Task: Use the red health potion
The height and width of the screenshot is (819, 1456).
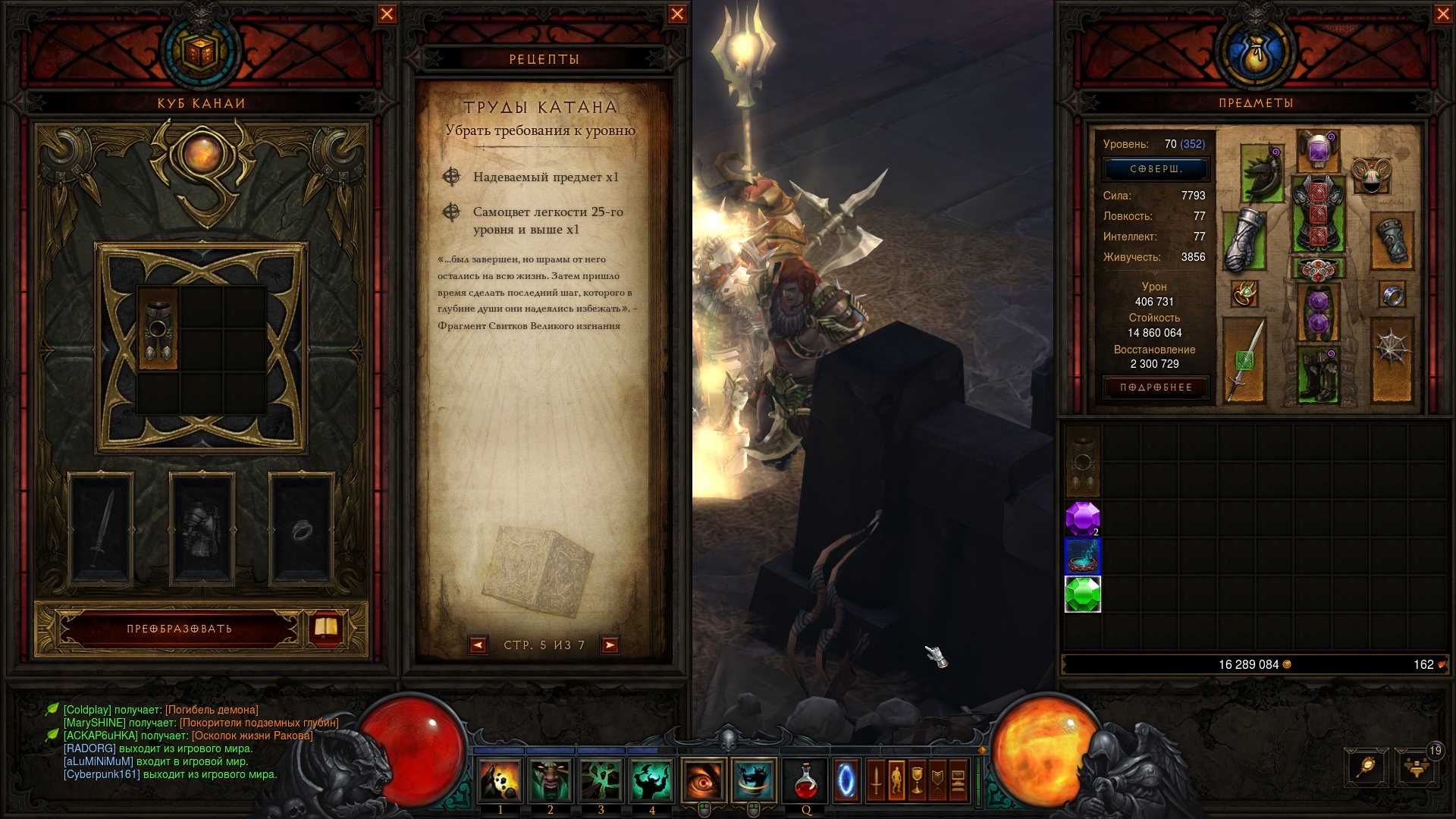Action: pos(805,781)
